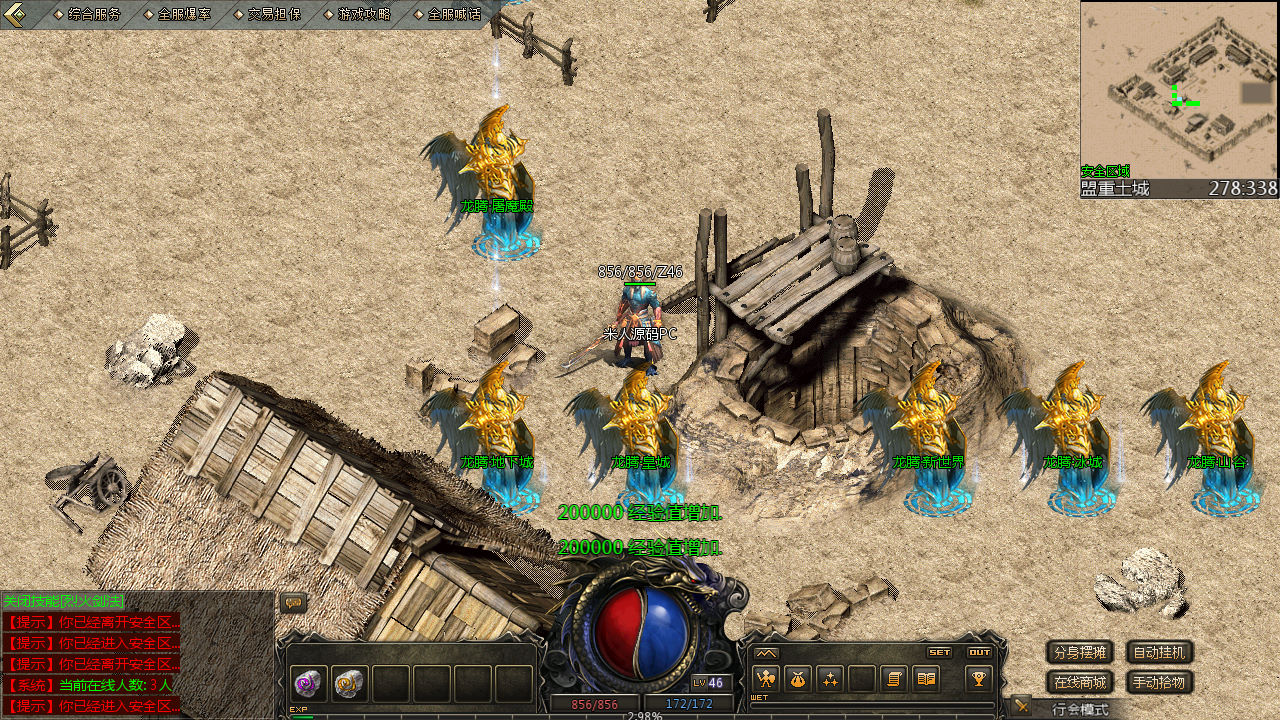The width and height of the screenshot is (1280, 720).
Task: Open the trophy ranking icon
Action: (979, 679)
